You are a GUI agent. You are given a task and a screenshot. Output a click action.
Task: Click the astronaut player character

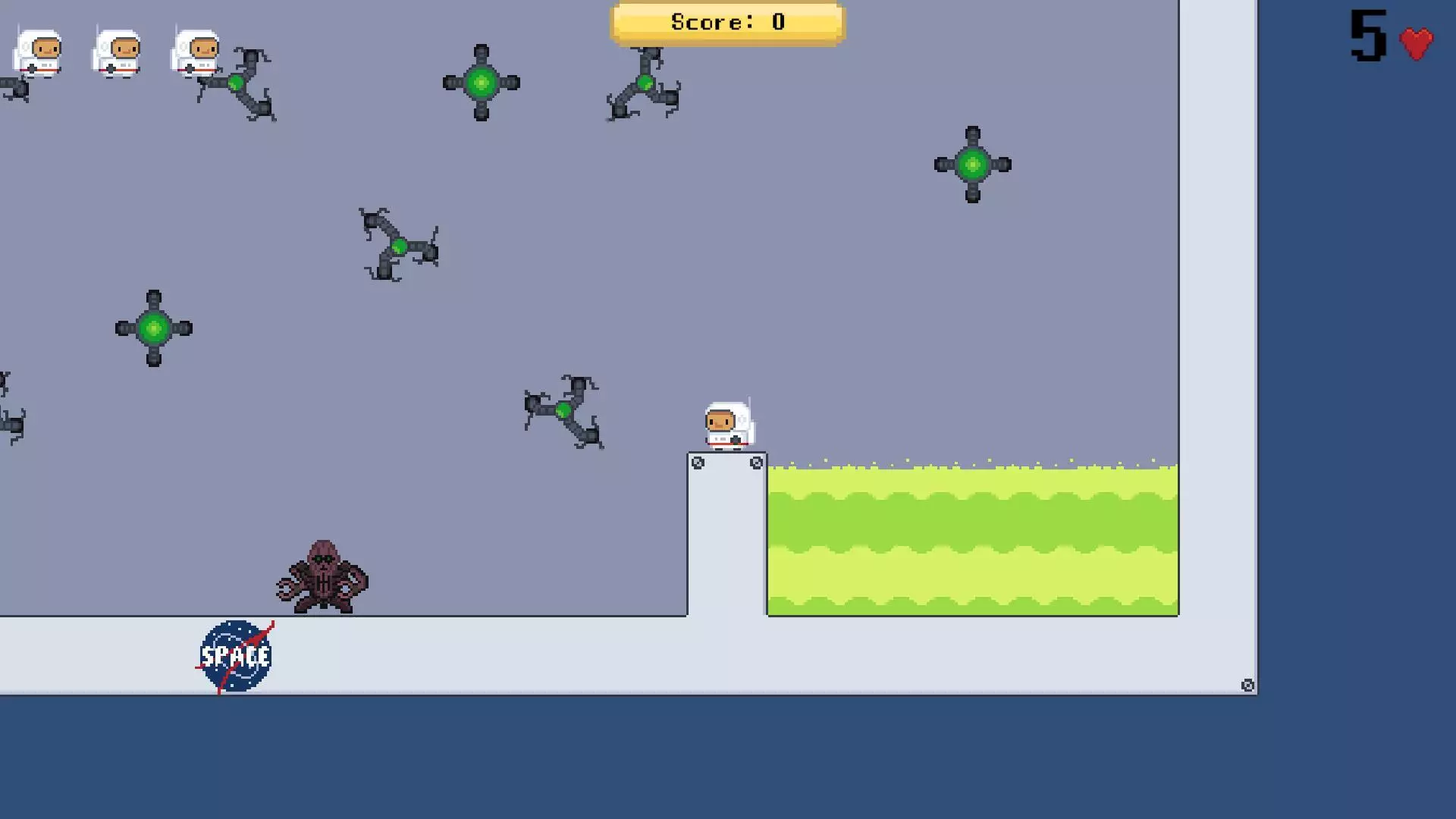click(x=726, y=425)
